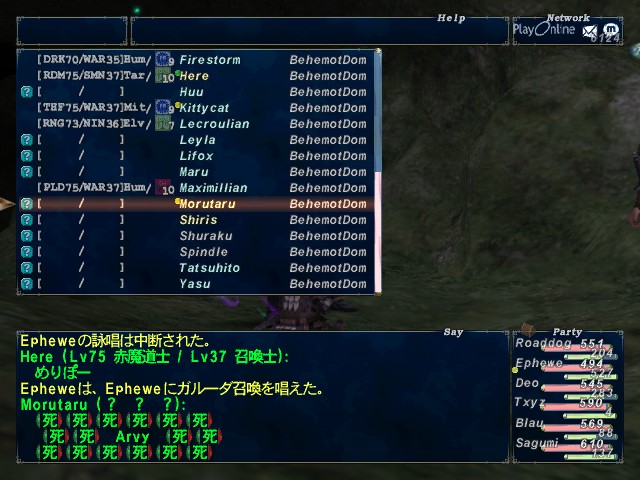Viewport: 640px width, 480px height.
Task: Select the Lecroulian list row
Action: coord(214,124)
